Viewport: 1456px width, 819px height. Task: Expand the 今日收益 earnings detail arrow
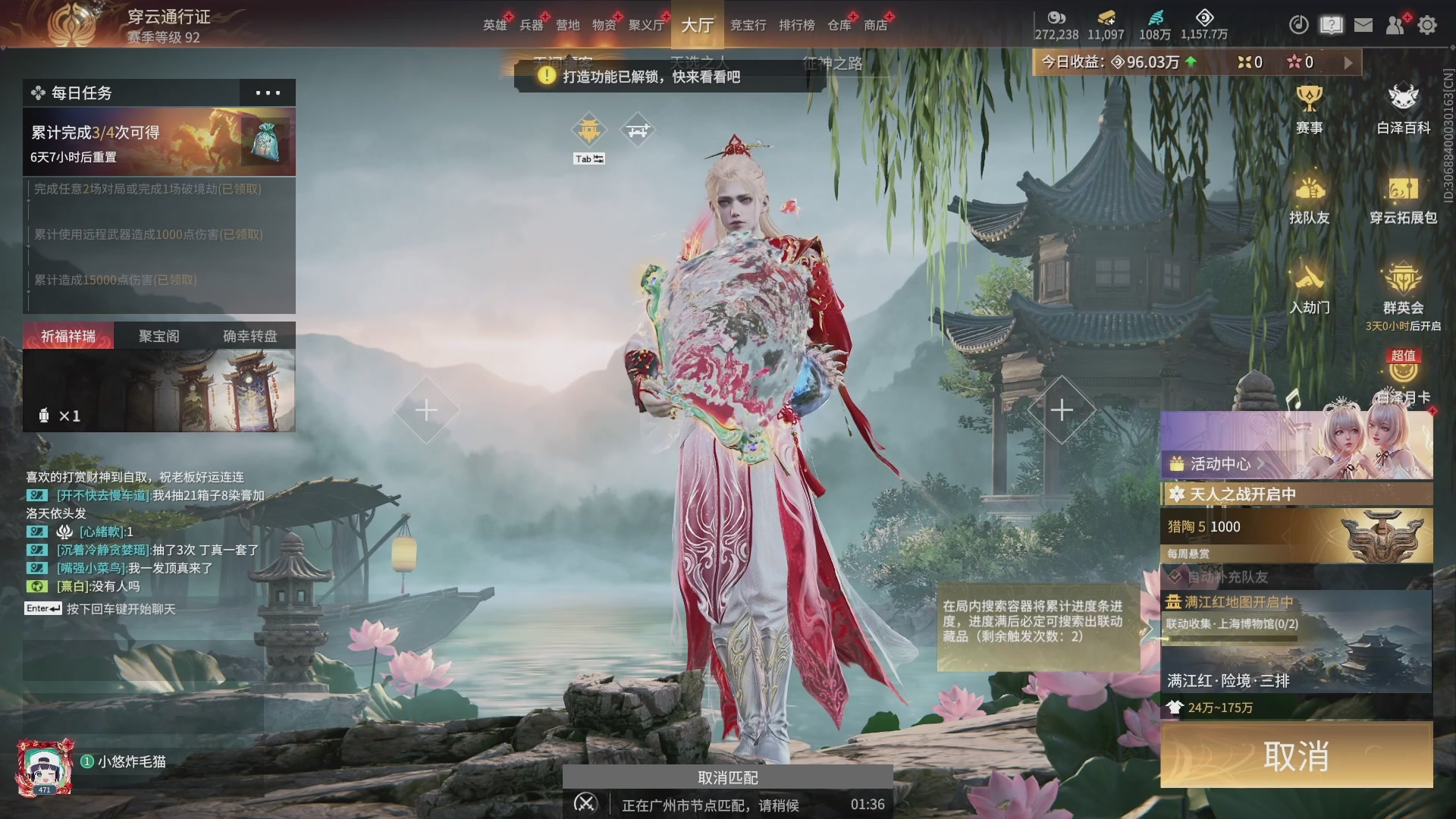[1348, 62]
